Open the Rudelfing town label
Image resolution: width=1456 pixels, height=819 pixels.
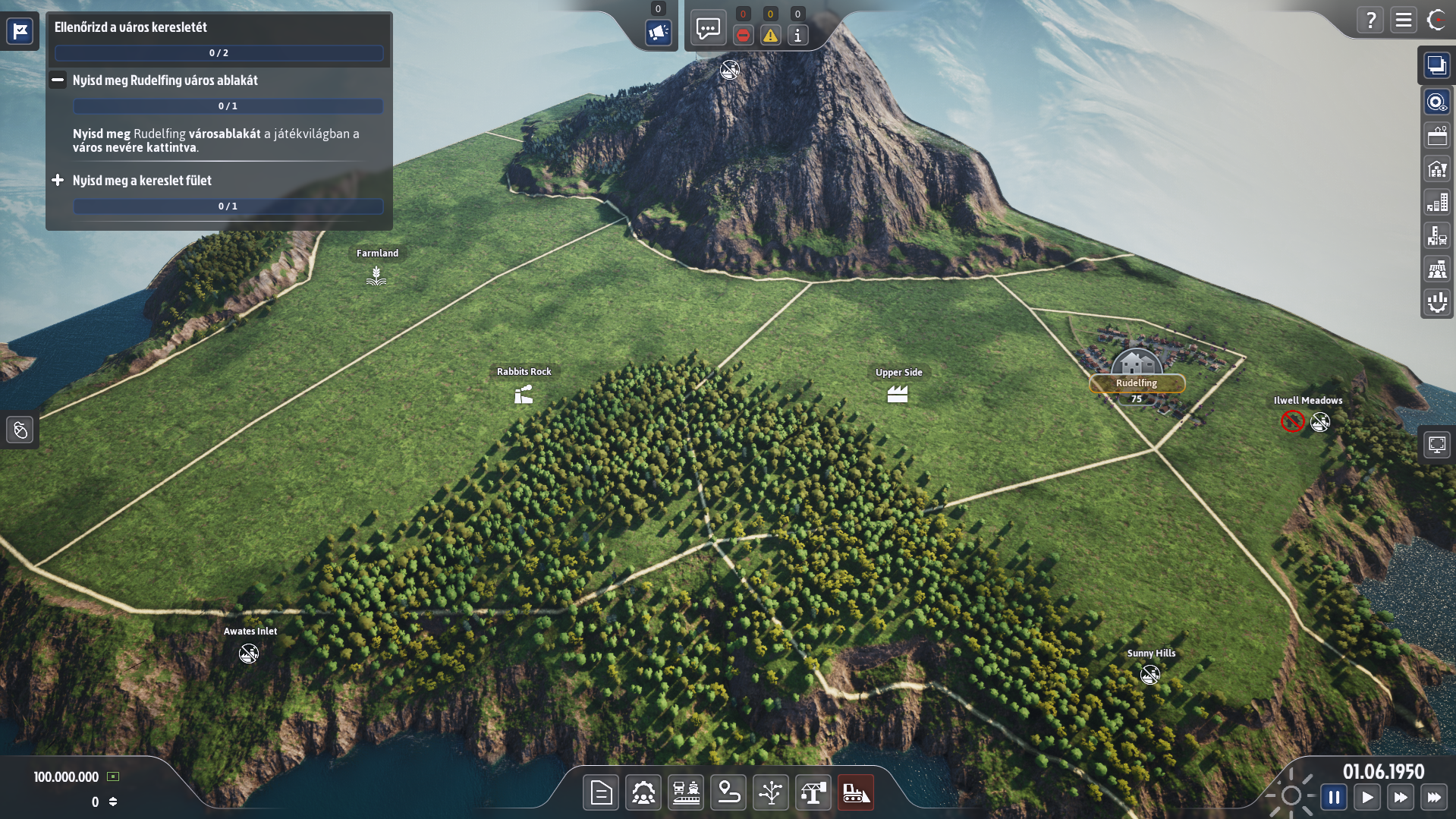[1136, 383]
